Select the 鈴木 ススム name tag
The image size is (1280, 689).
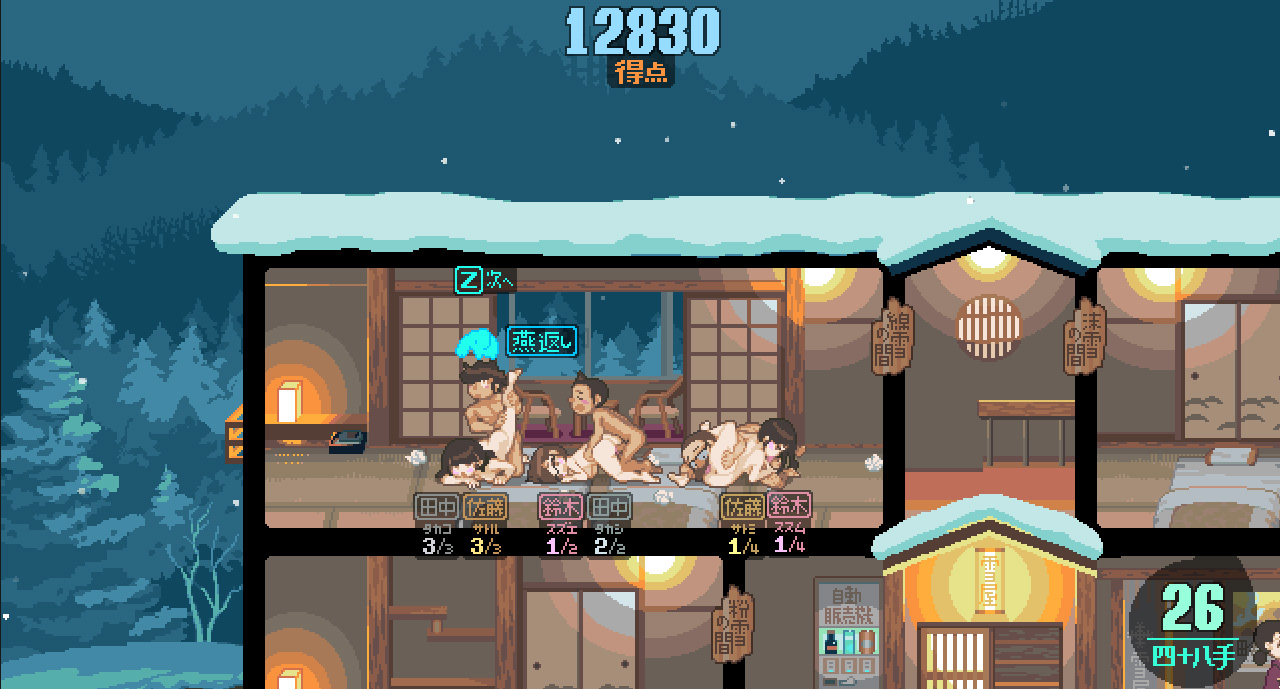coord(790,507)
